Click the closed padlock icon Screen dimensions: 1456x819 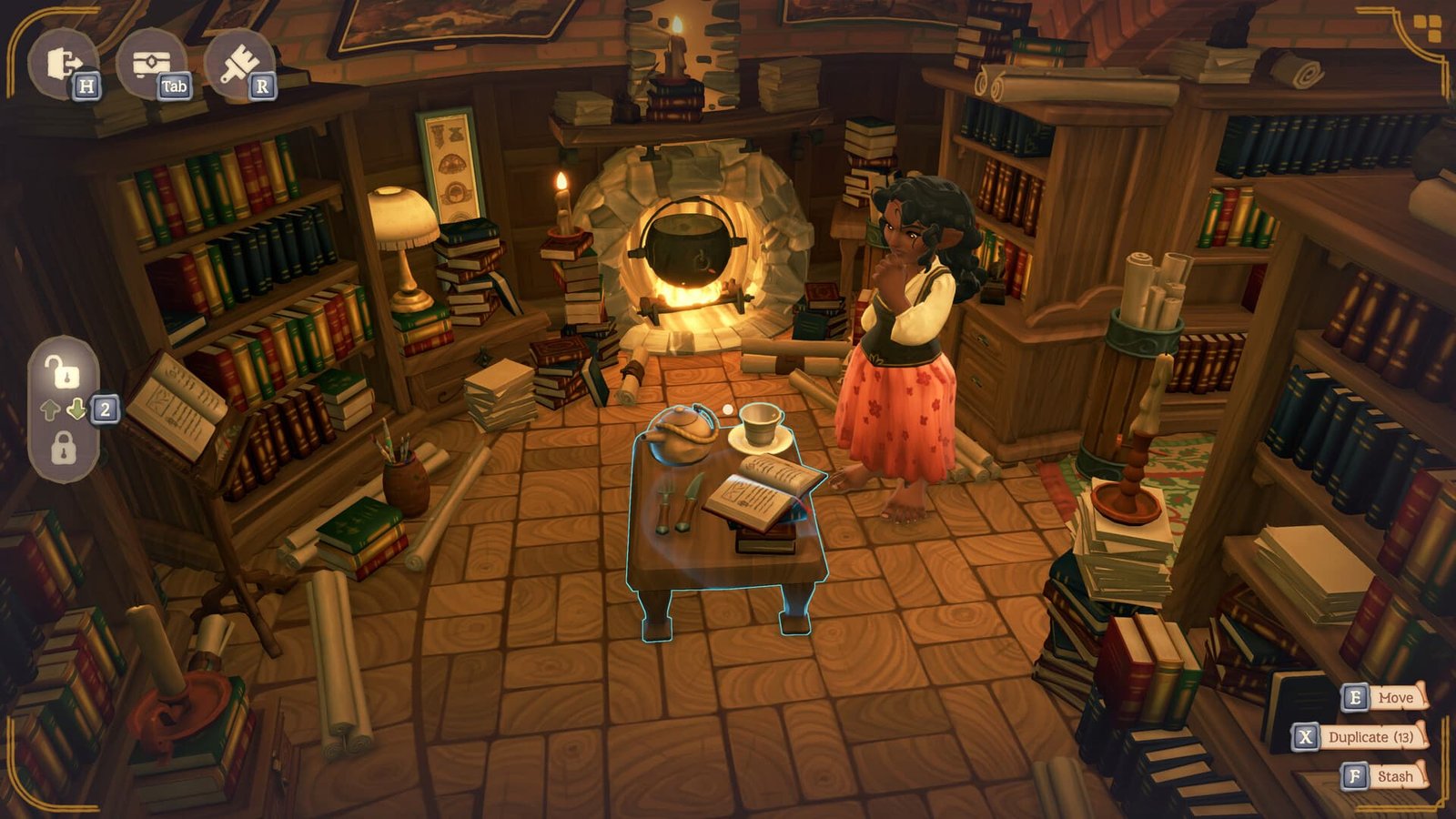click(x=62, y=446)
